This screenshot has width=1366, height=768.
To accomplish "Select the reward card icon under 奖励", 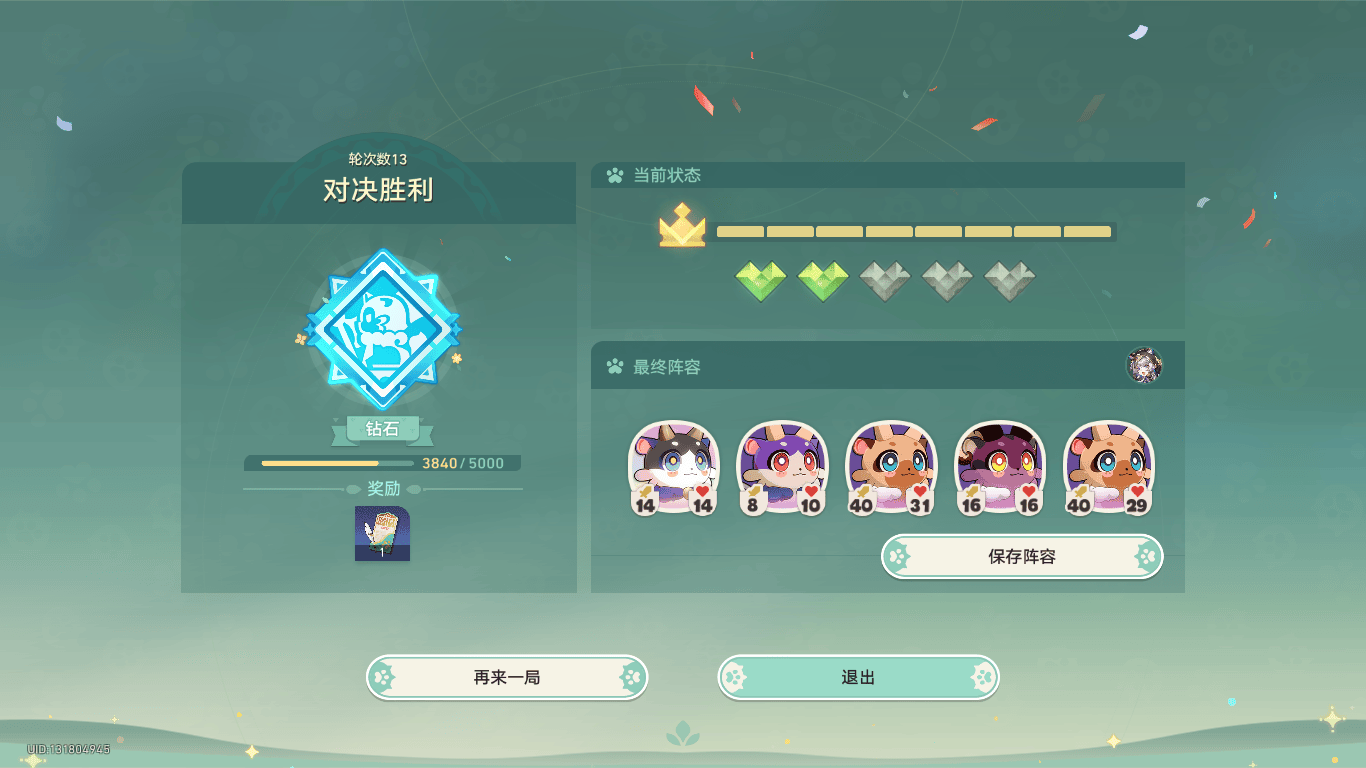I will tap(381, 533).
